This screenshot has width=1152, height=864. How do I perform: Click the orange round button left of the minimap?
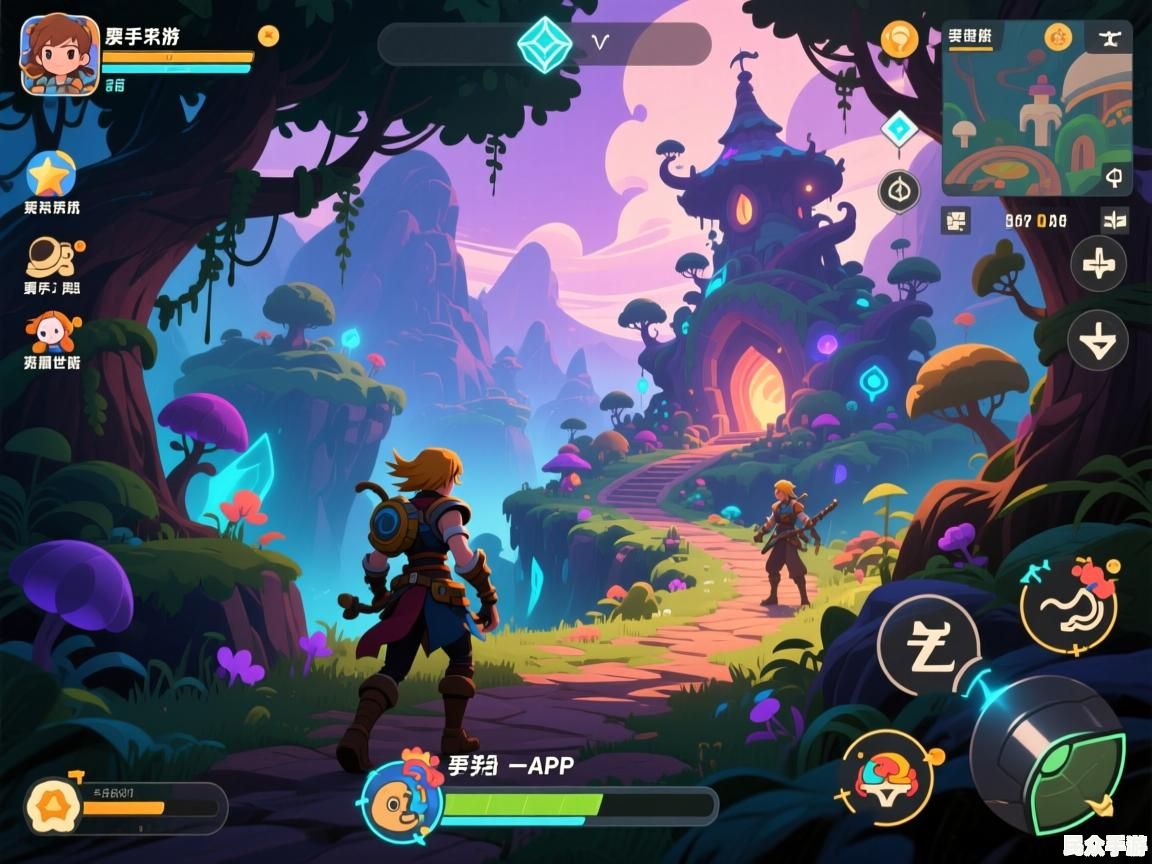click(899, 39)
